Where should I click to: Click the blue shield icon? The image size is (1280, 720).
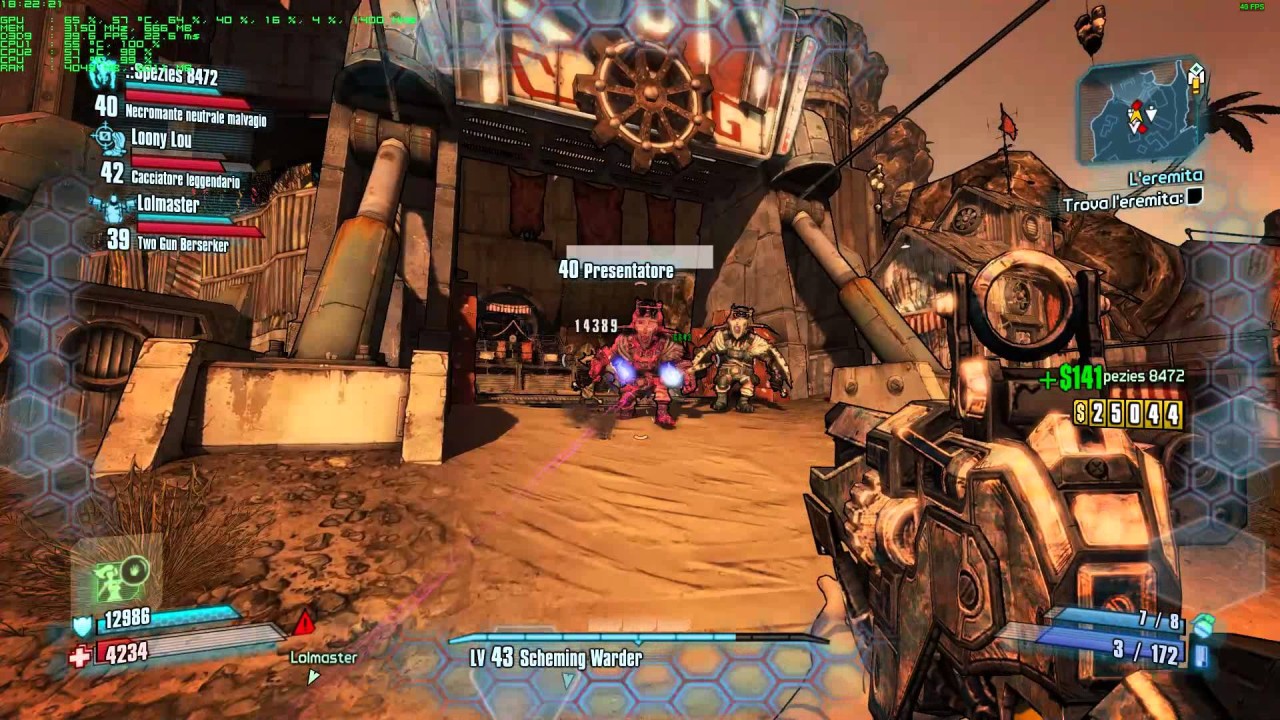(82, 625)
